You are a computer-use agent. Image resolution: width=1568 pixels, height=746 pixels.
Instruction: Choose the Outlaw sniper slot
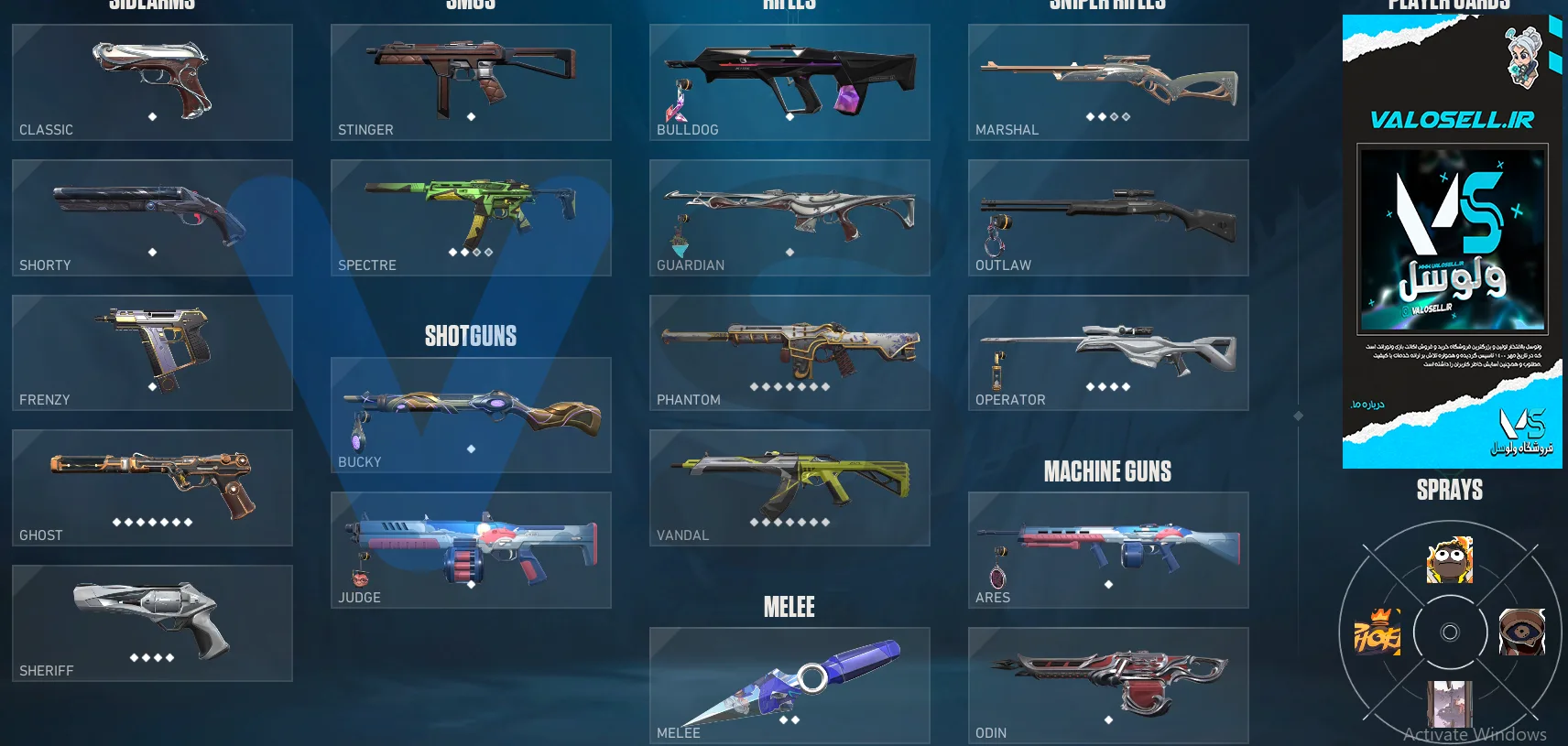1108,218
